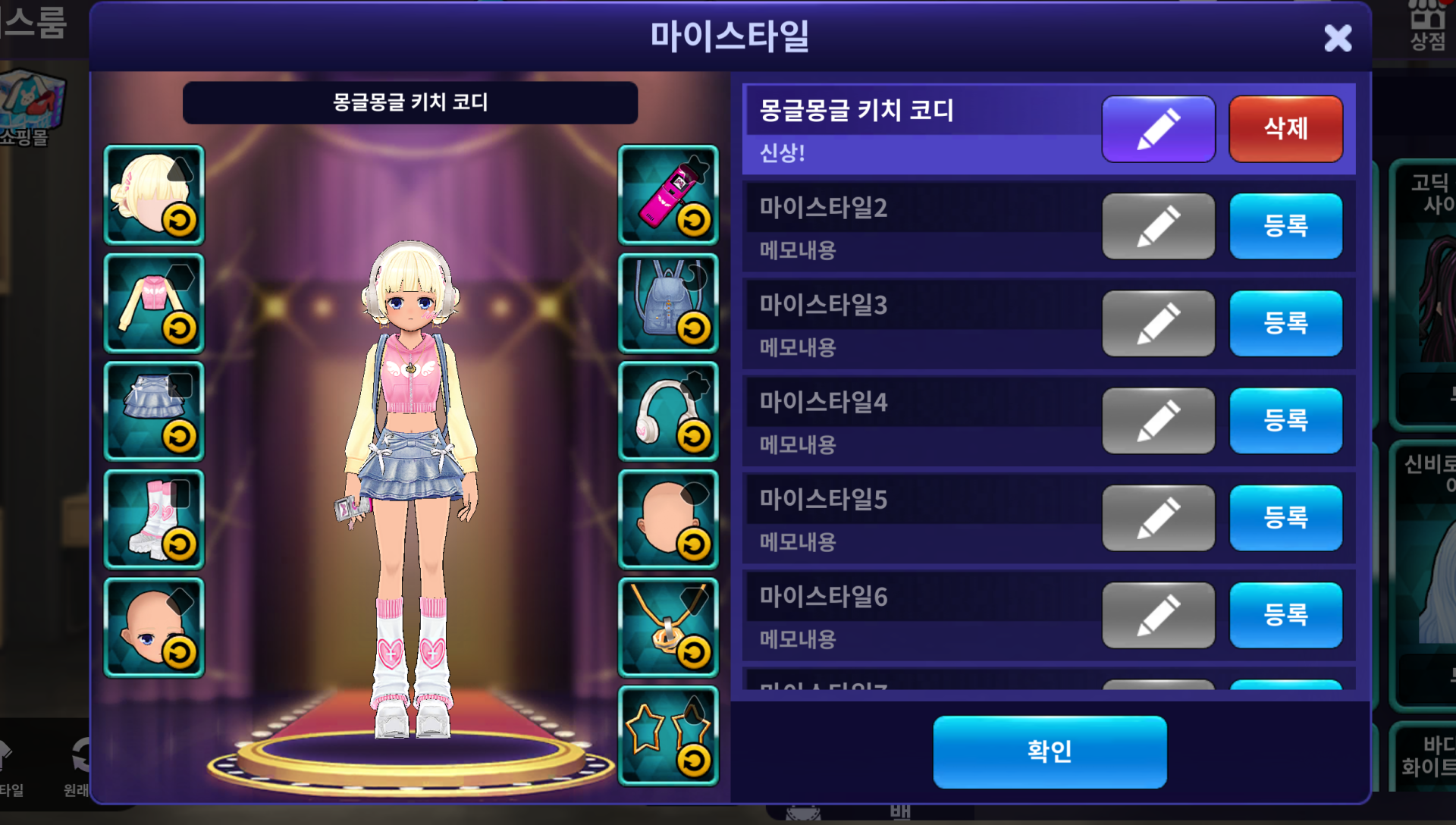
Task: Select the blonde hair slot
Action: point(154,195)
